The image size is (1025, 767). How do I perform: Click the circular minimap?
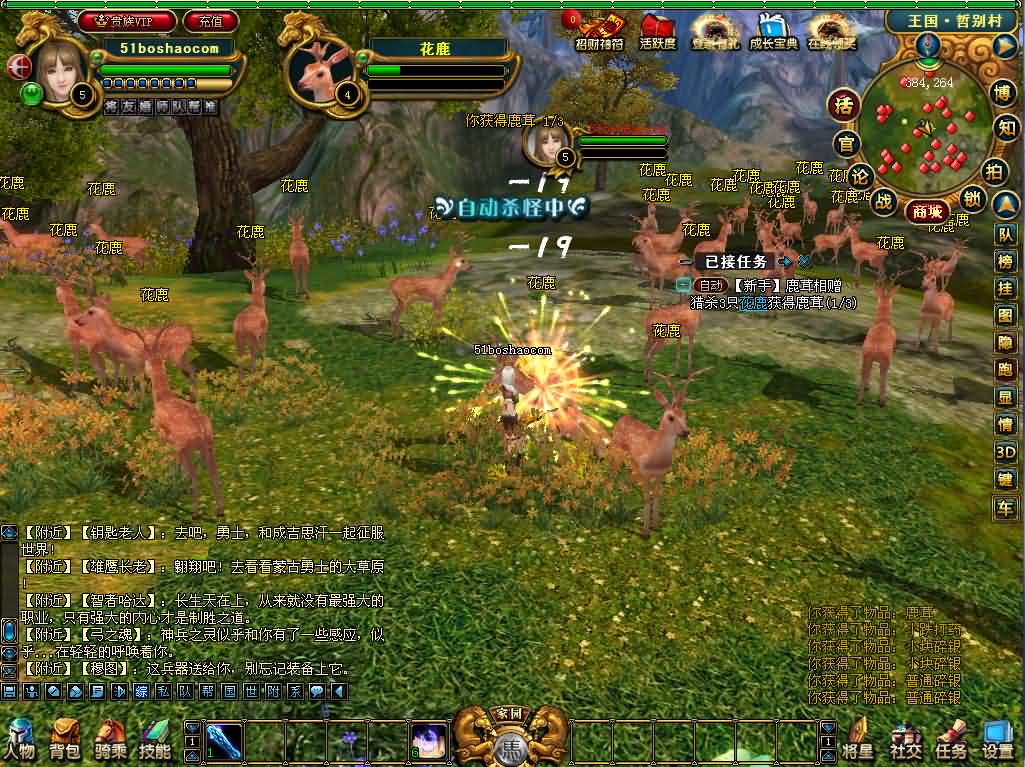point(921,125)
